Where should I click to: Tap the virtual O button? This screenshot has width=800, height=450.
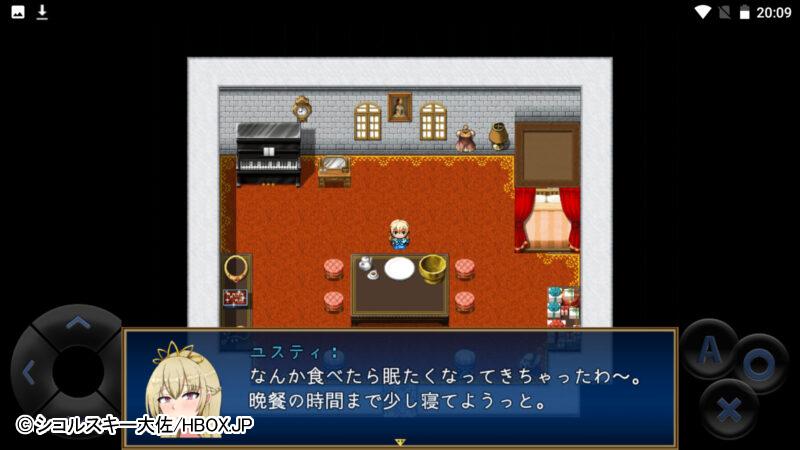[759, 363]
